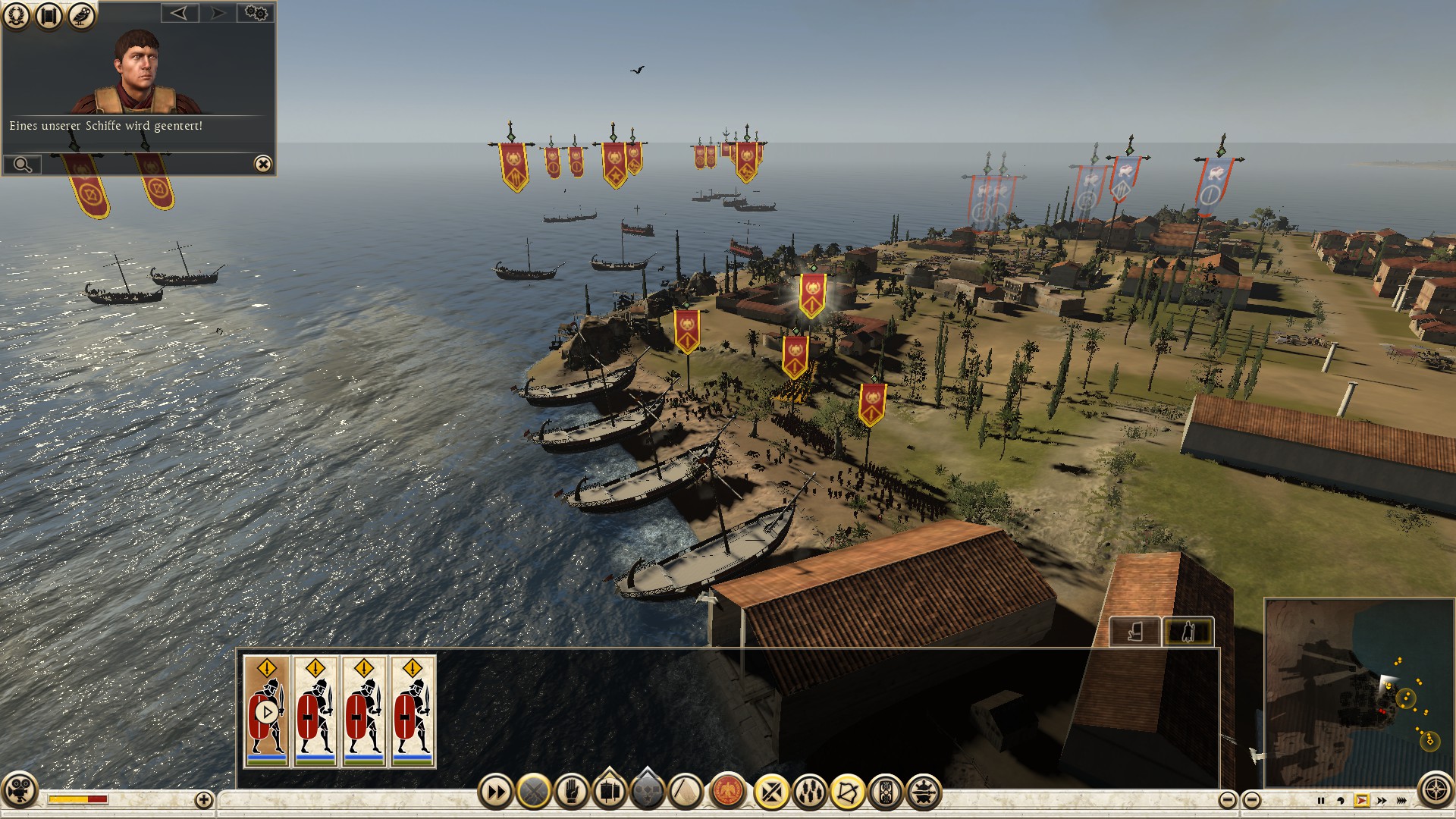Pause the battle with the pause button
The height and width of the screenshot is (819, 1456).
click(x=1320, y=800)
